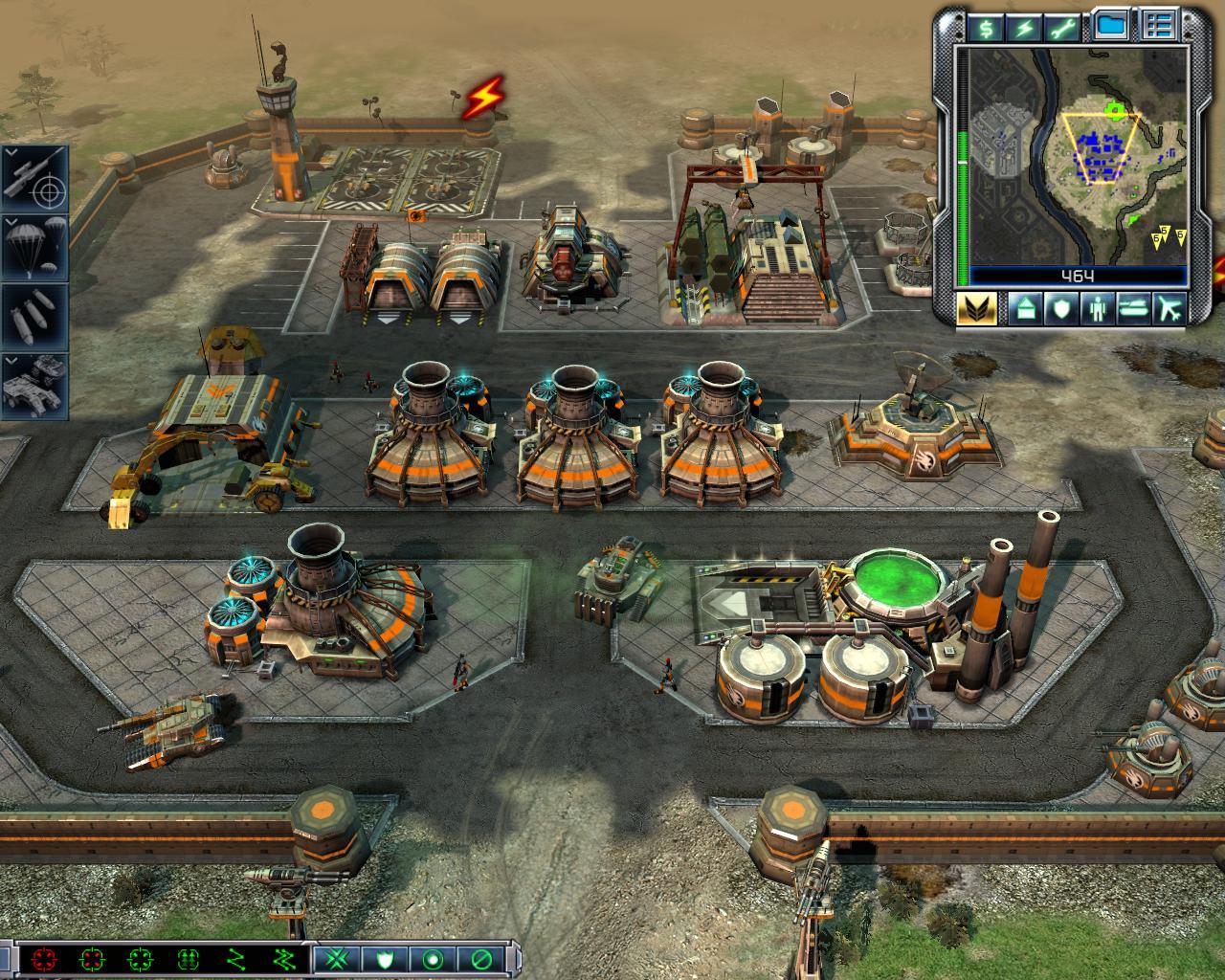Set the red aggressive crosshair stance
The width and height of the screenshot is (1225, 980).
pos(44,958)
